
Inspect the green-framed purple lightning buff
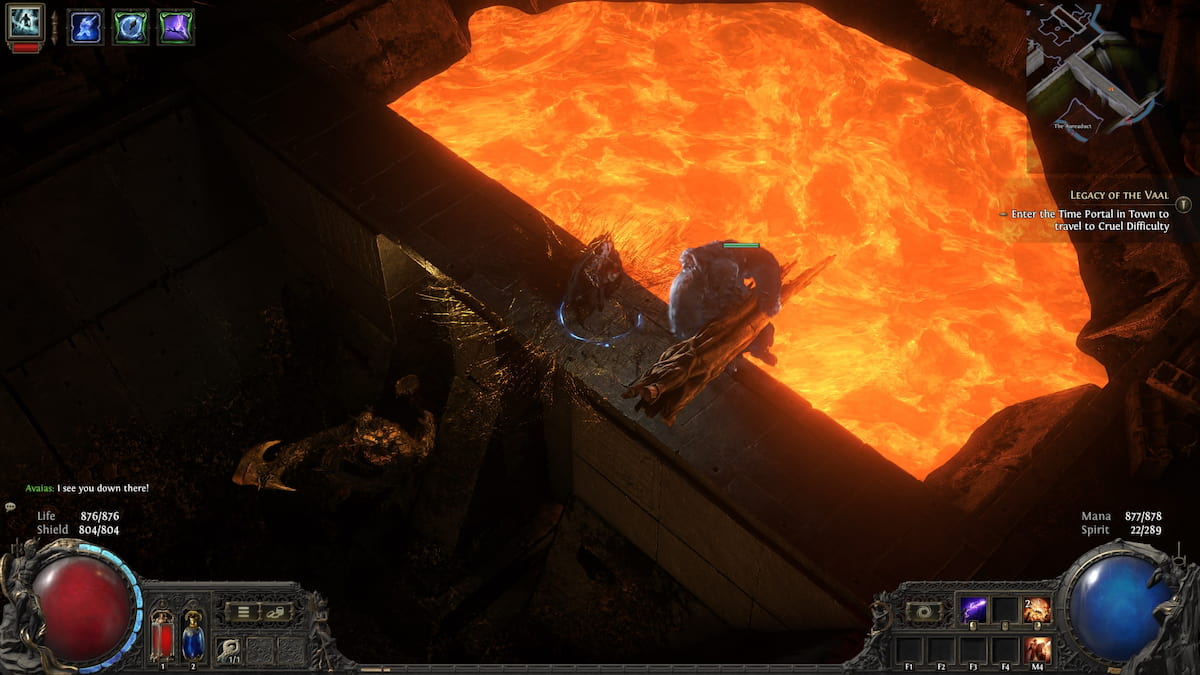pos(175,27)
